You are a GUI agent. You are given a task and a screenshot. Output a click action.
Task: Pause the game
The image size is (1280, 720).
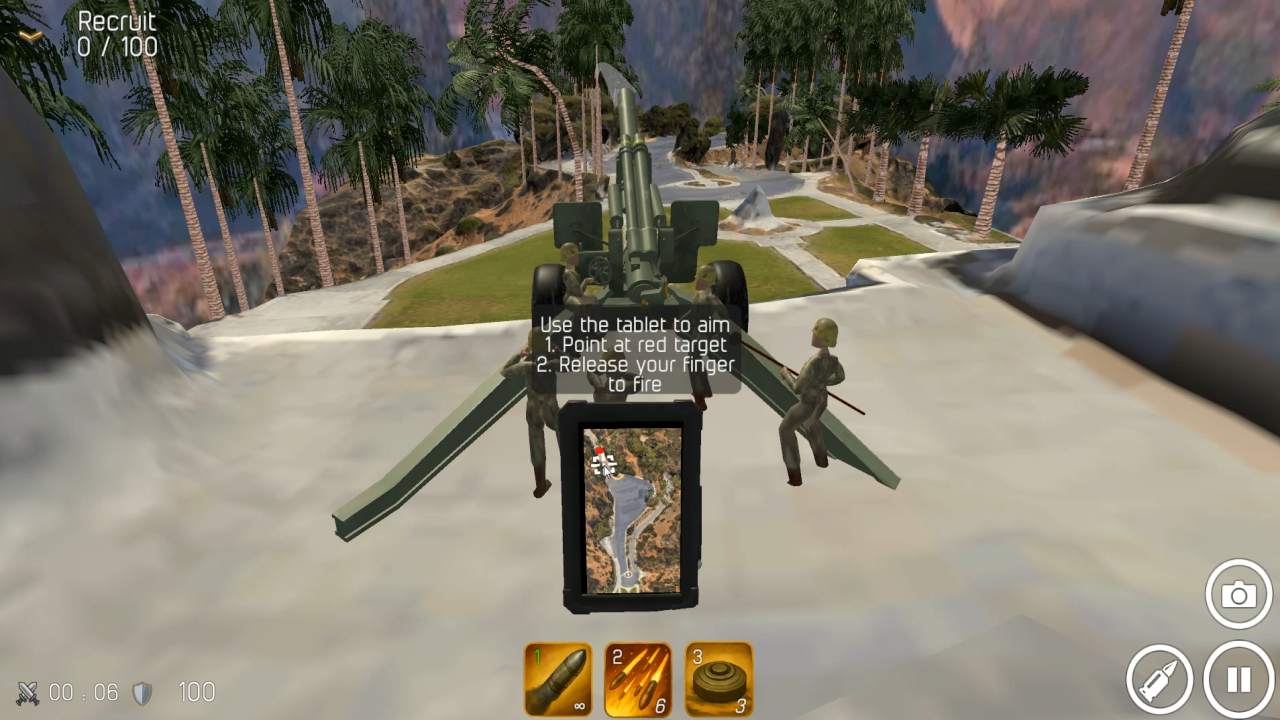pos(1238,679)
